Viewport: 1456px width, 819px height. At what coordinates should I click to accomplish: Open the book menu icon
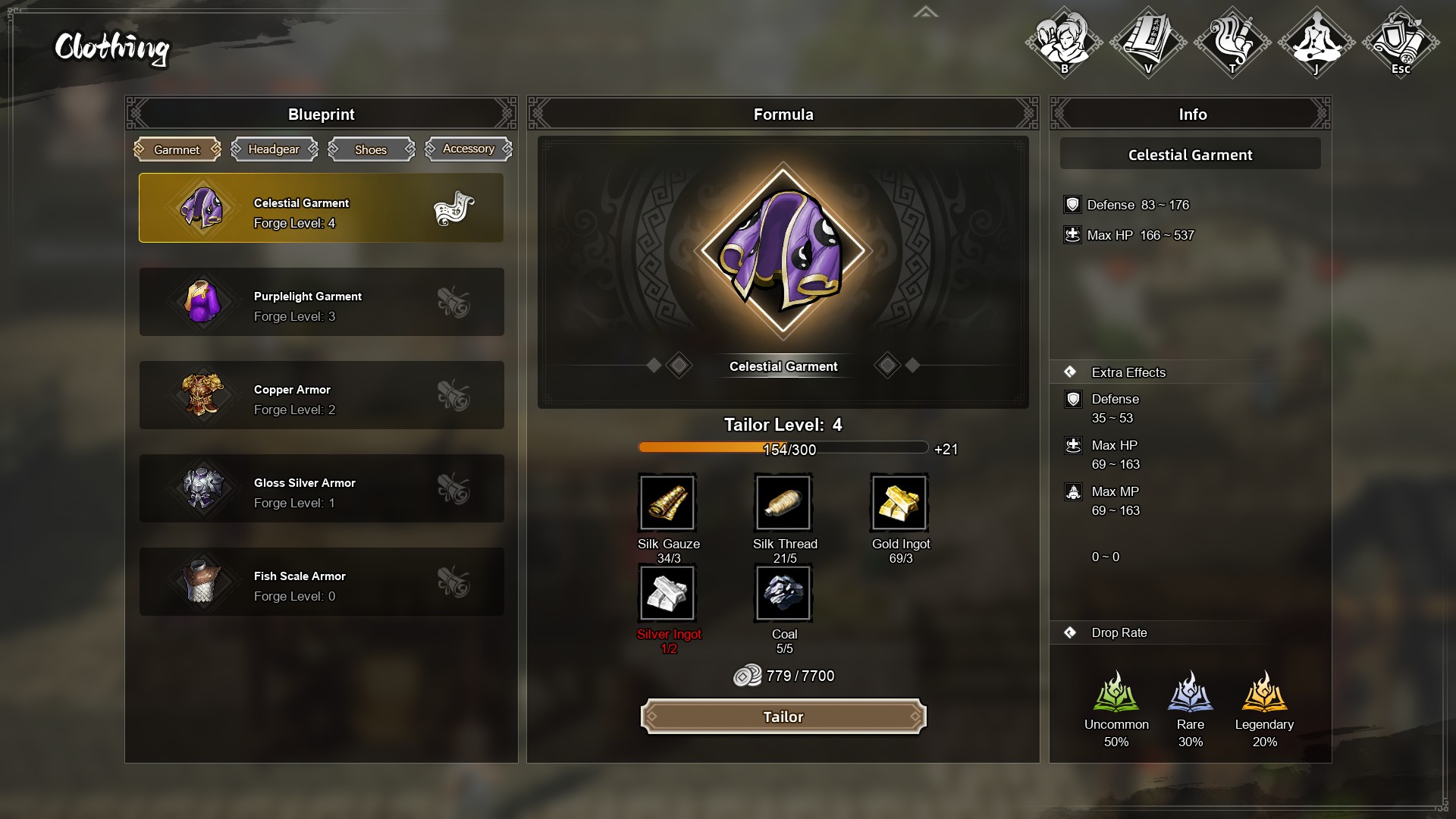(1148, 42)
